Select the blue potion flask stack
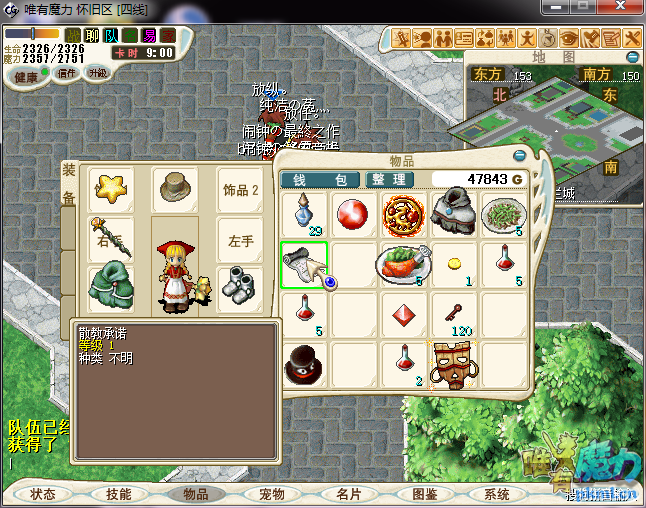Image resolution: width=646 pixels, height=508 pixels. click(304, 214)
